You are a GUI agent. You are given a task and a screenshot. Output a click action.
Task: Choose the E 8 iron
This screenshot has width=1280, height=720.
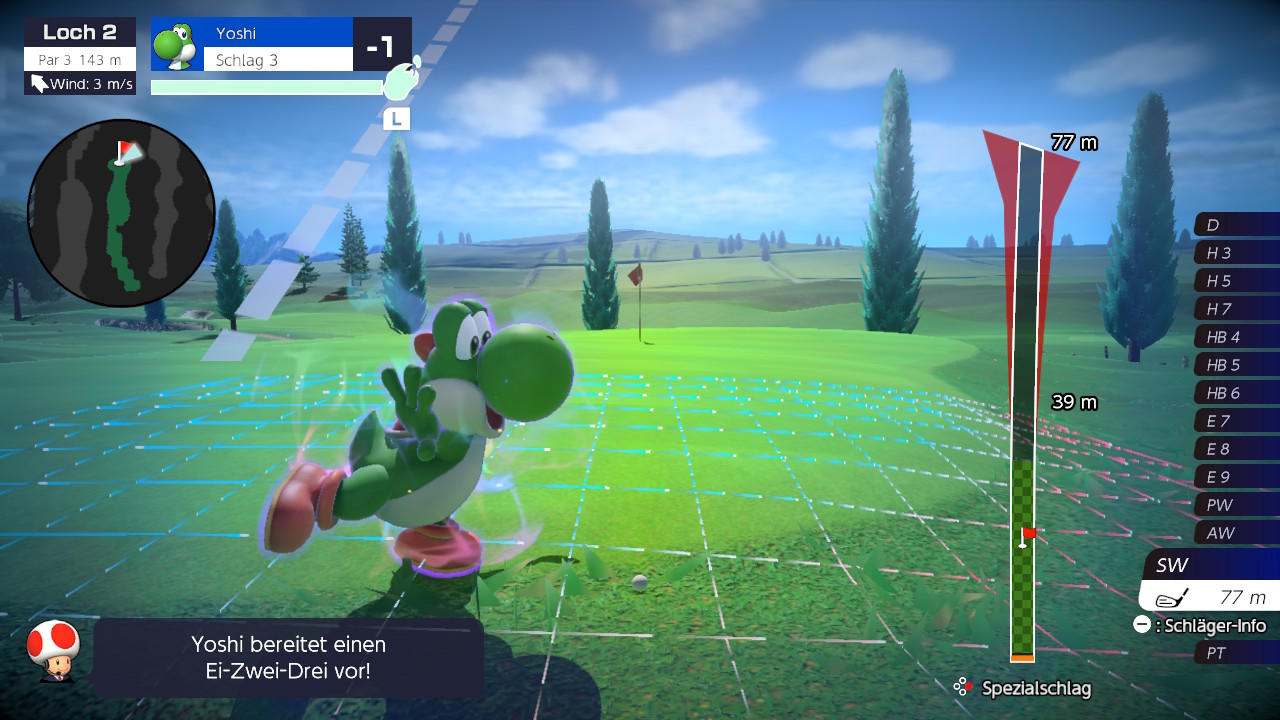(x=1236, y=449)
